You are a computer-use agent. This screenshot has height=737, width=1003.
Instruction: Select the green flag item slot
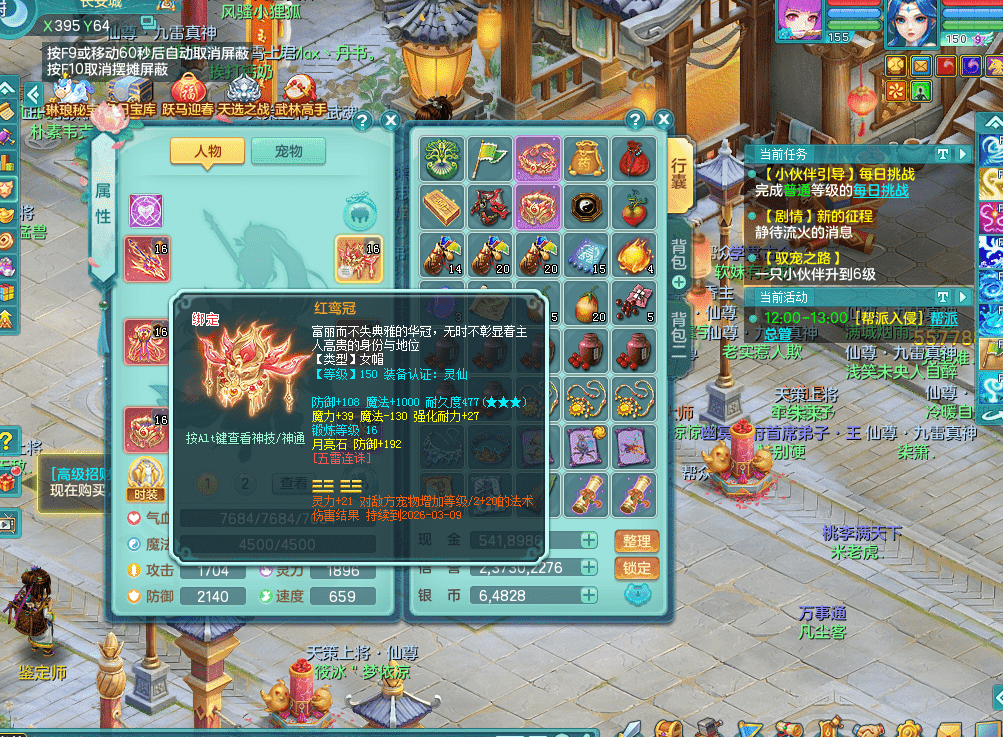click(x=490, y=157)
